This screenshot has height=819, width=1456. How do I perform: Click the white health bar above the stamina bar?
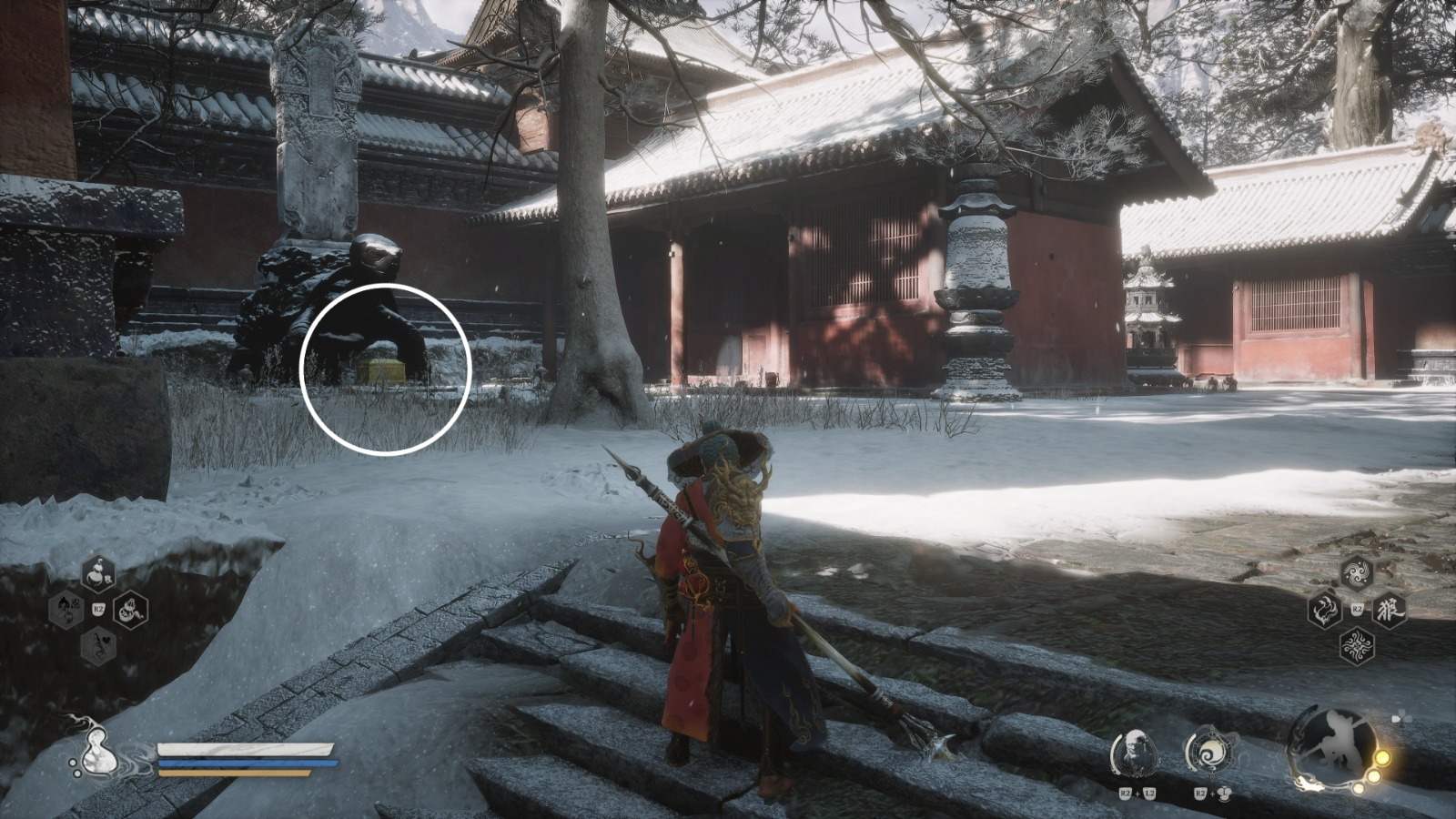coord(246,748)
